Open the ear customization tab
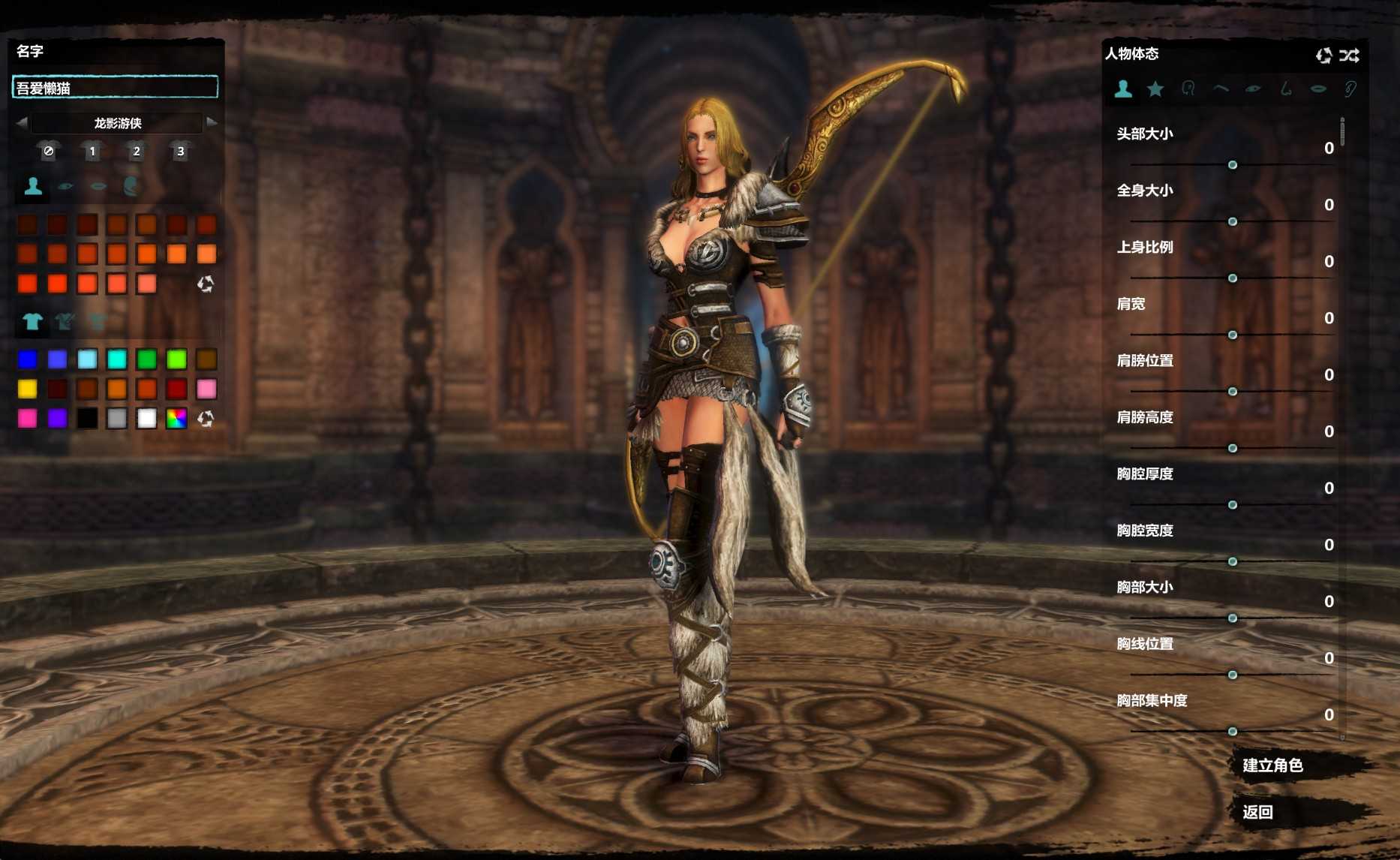 (1350, 89)
